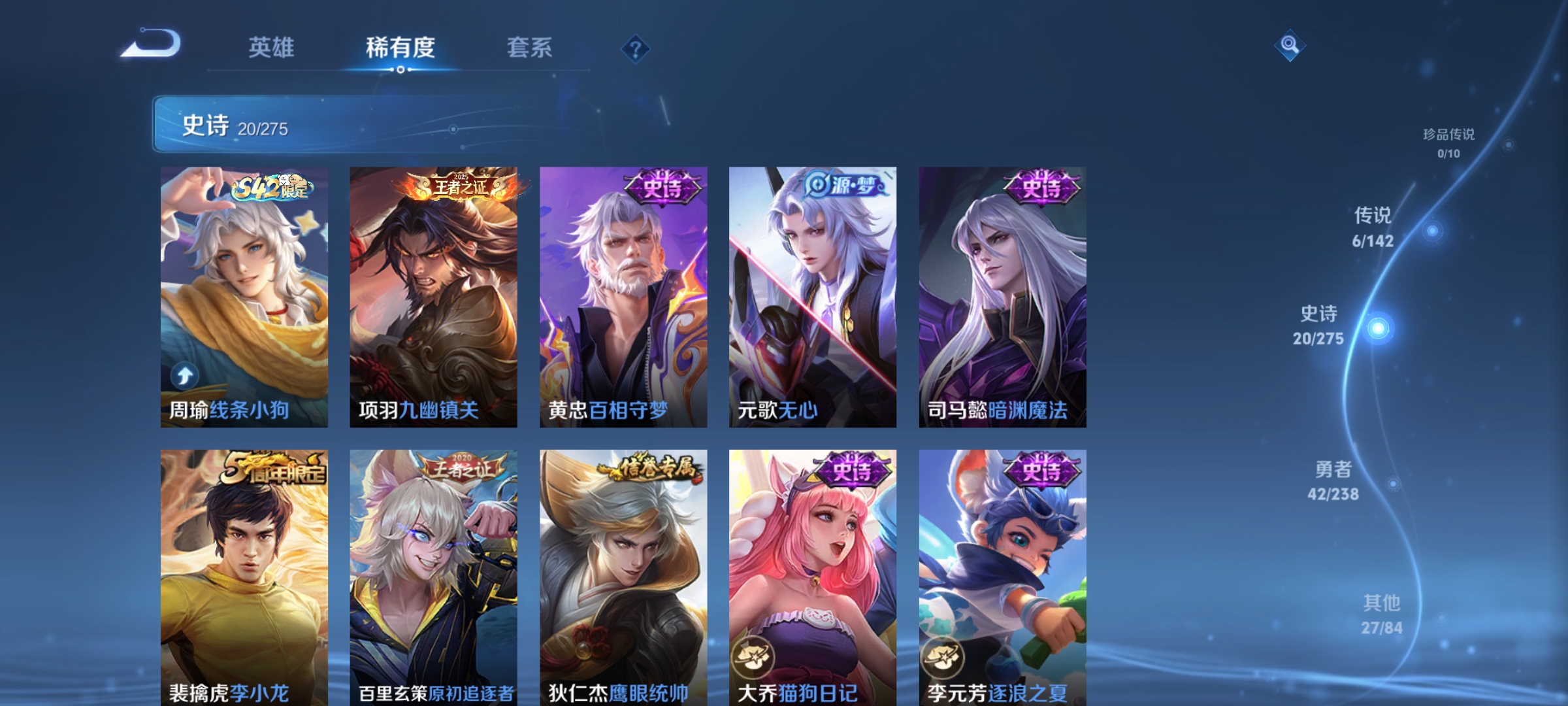Select the 裴擒虎李小龙 skin thumbnail
The height and width of the screenshot is (706, 1568).
[242, 575]
